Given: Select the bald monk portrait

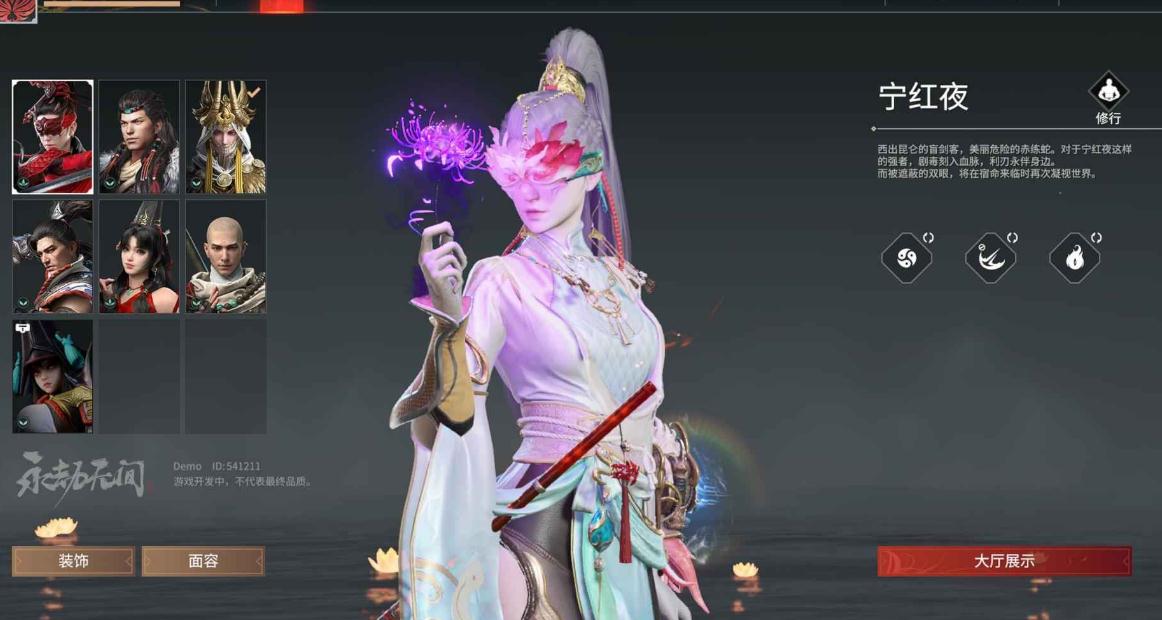Looking at the screenshot, I should 226,257.
